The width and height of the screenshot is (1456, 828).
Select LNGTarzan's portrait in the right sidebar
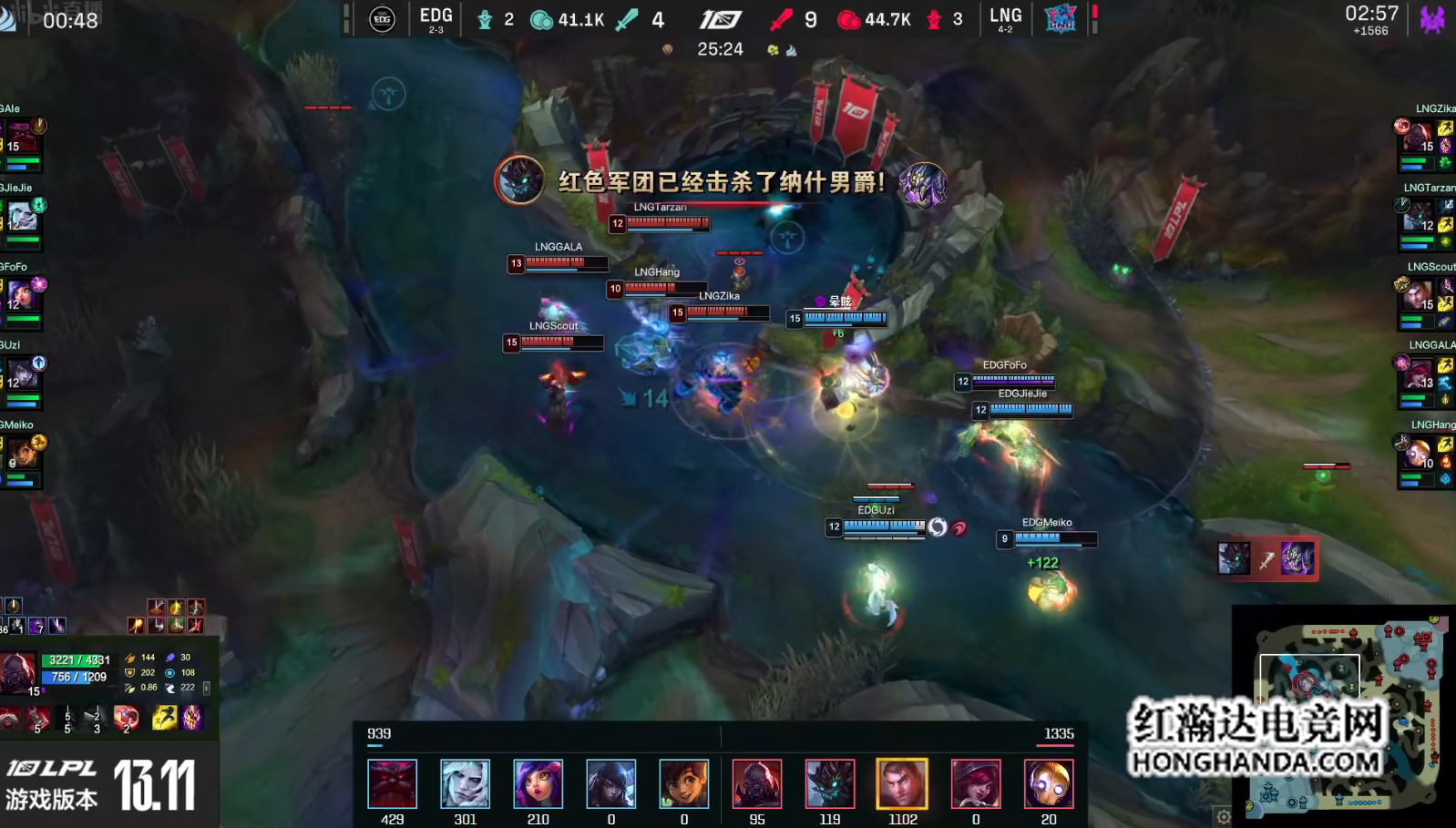tap(1417, 218)
